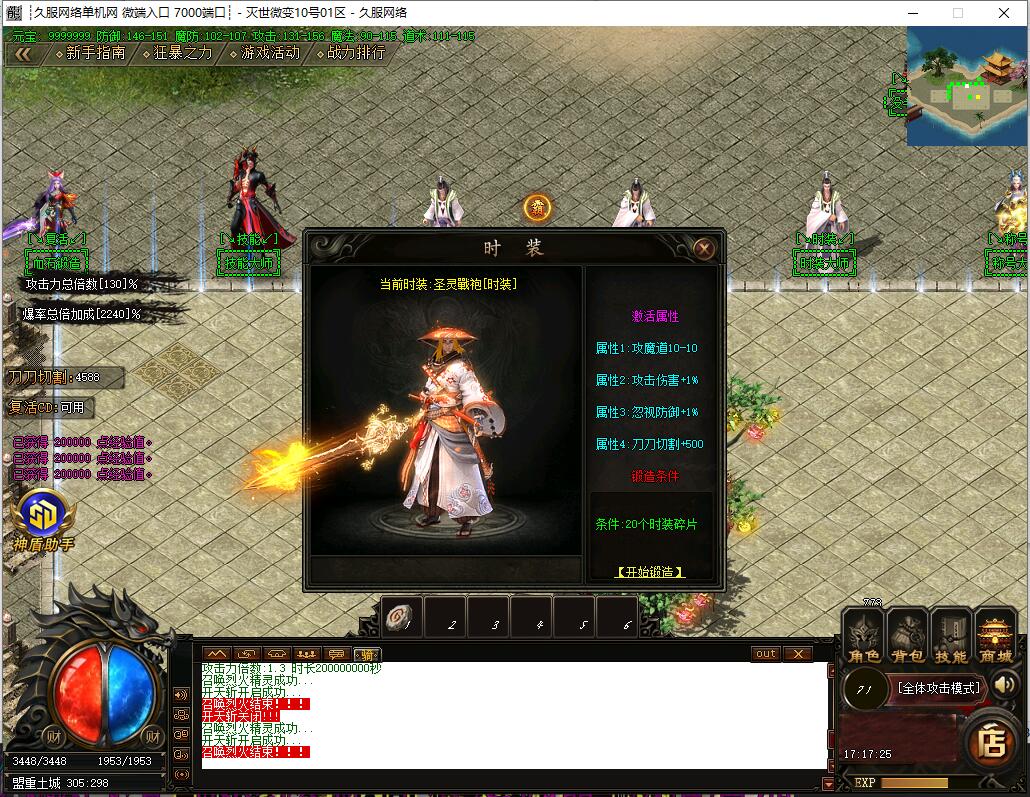1030x797 pixels.
Task: Collapse the top menu with the double-arrow button
Action: (x=22, y=54)
